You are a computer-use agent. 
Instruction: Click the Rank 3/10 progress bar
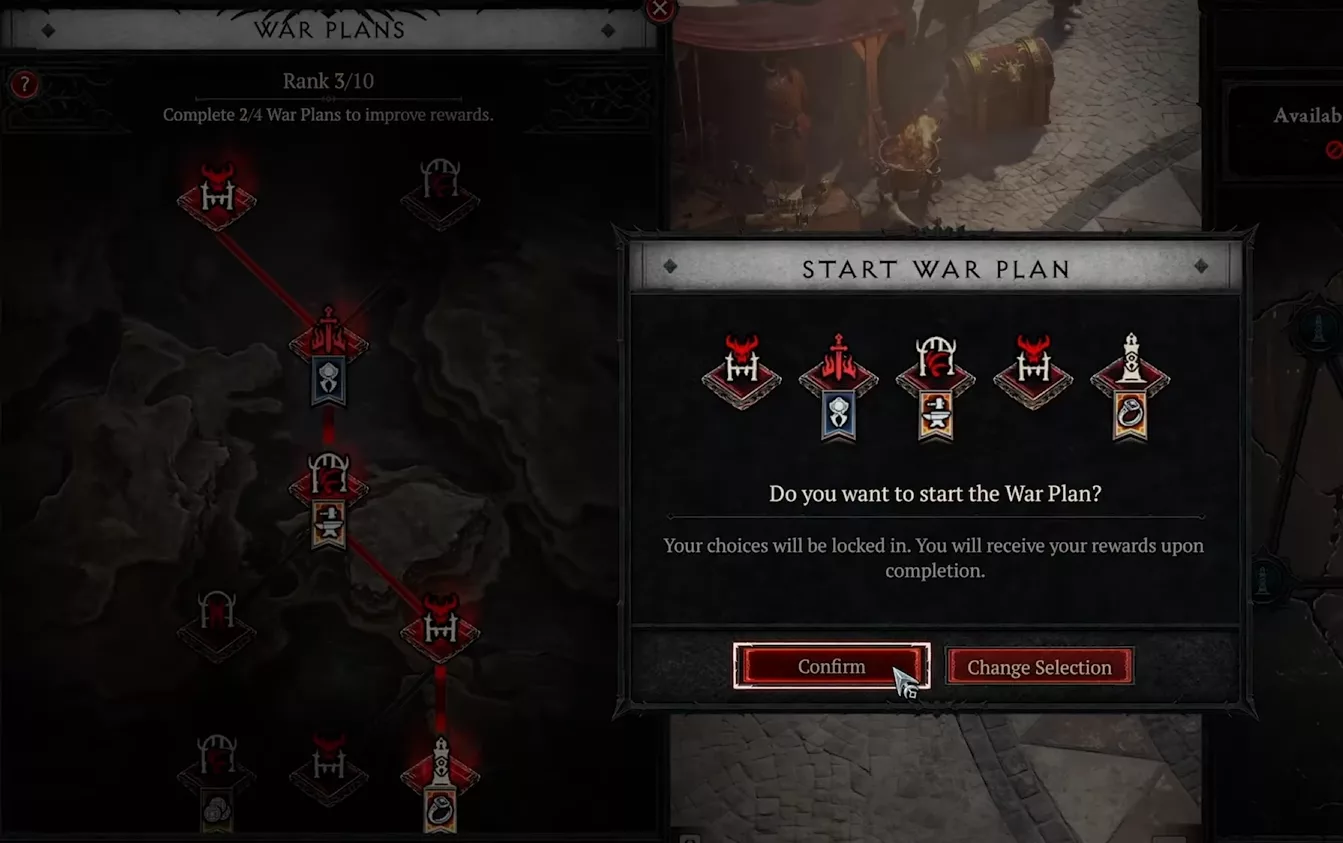click(328, 81)
